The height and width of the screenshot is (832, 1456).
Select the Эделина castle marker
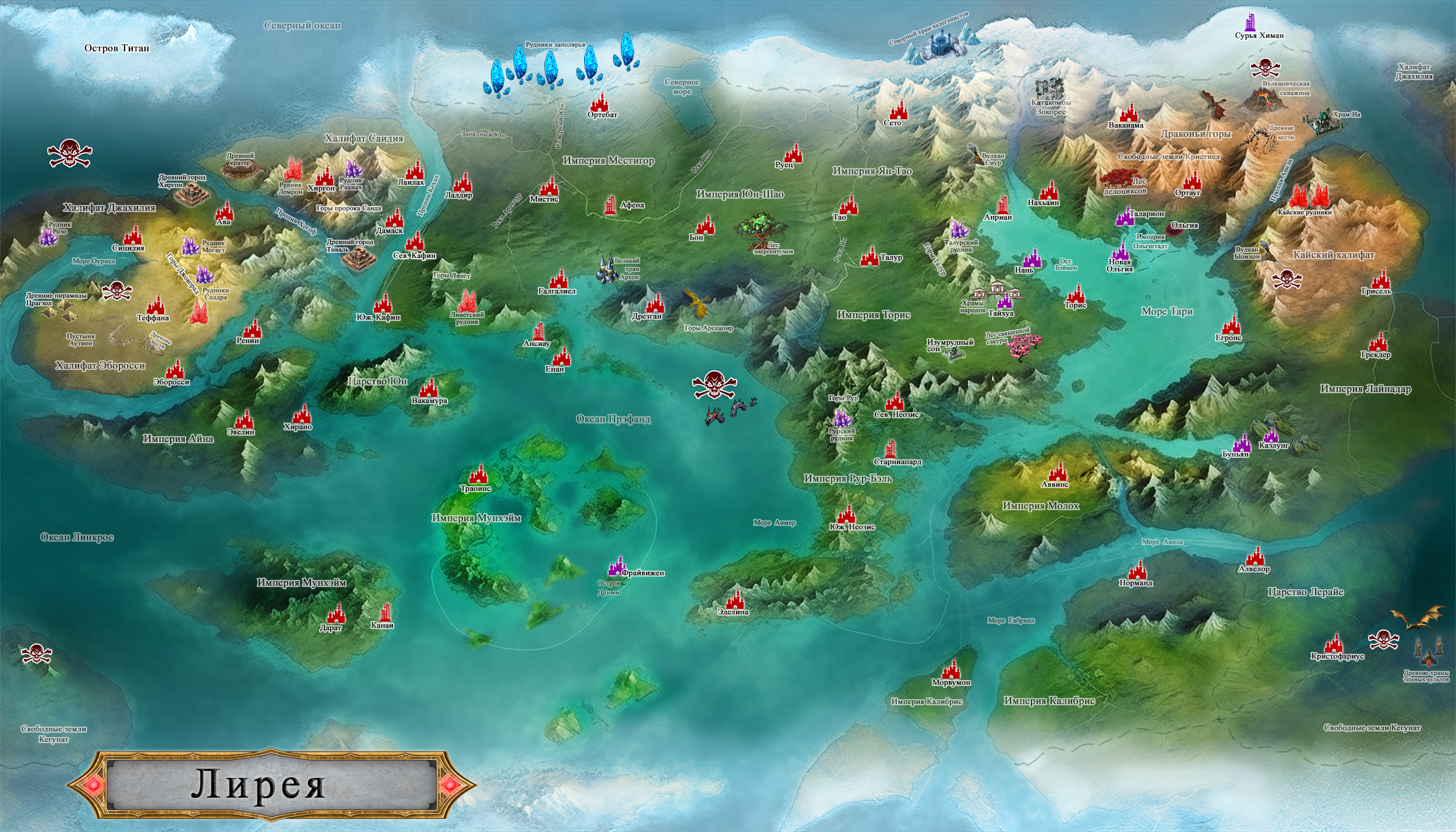click(735, 600)
